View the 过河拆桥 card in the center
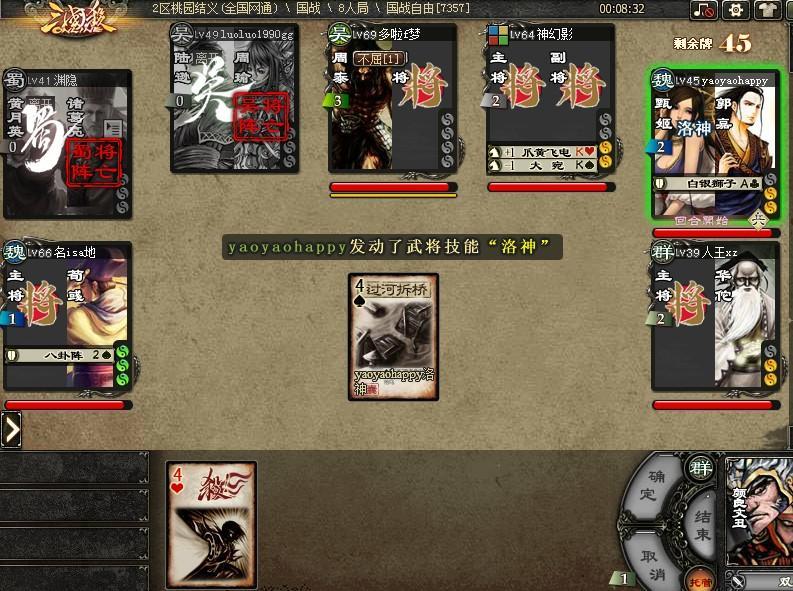The width and height of the screenshot is (793, 591). 394,336
